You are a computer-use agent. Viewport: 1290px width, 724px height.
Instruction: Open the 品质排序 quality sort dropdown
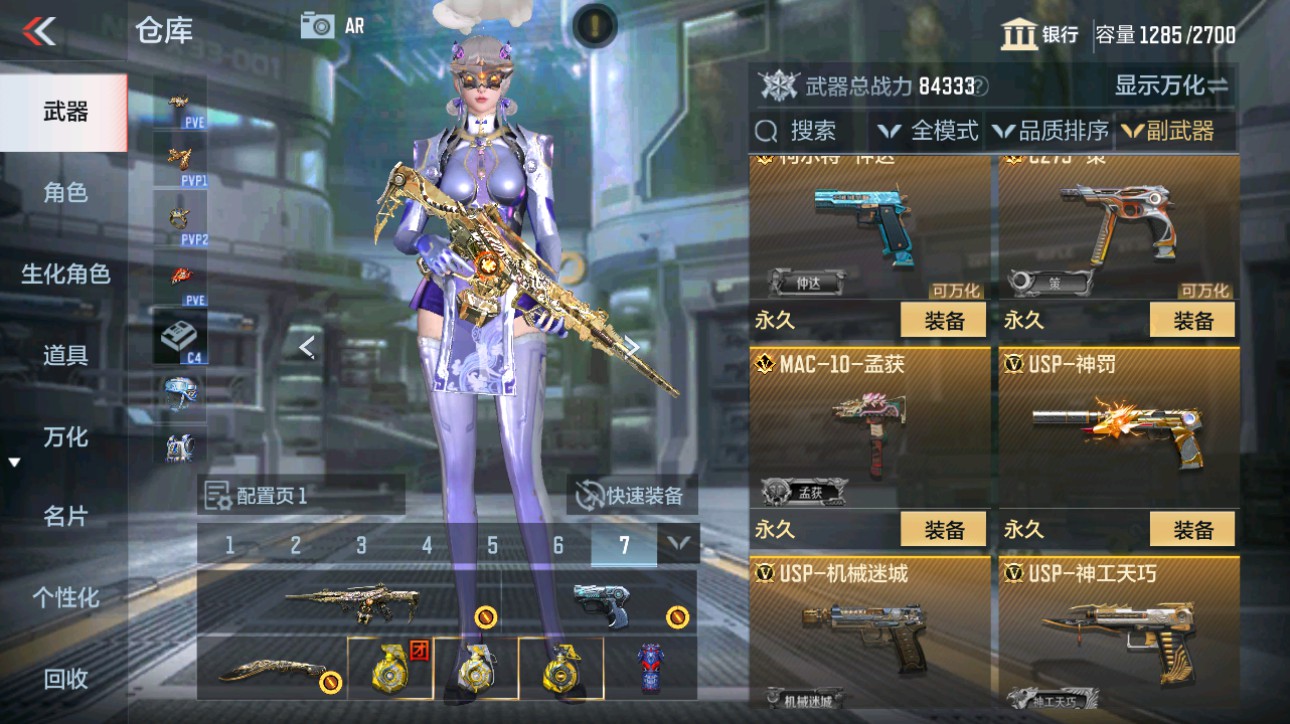click(1048, 131)
